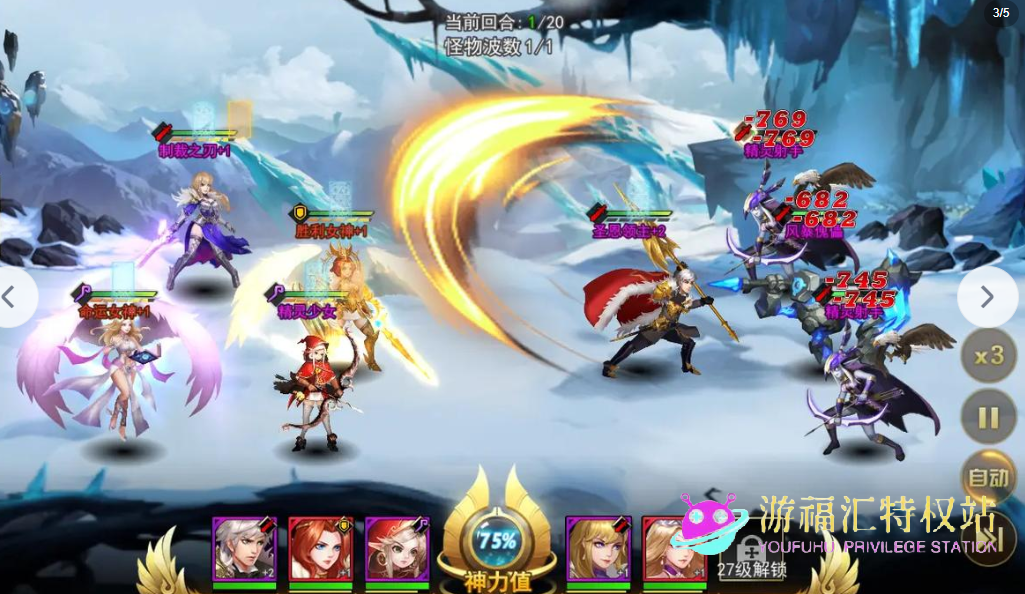The height and width of the screenshot is (594, 1025).
Task: Select the silver-haired hero portrait
Action: point(244,549)
